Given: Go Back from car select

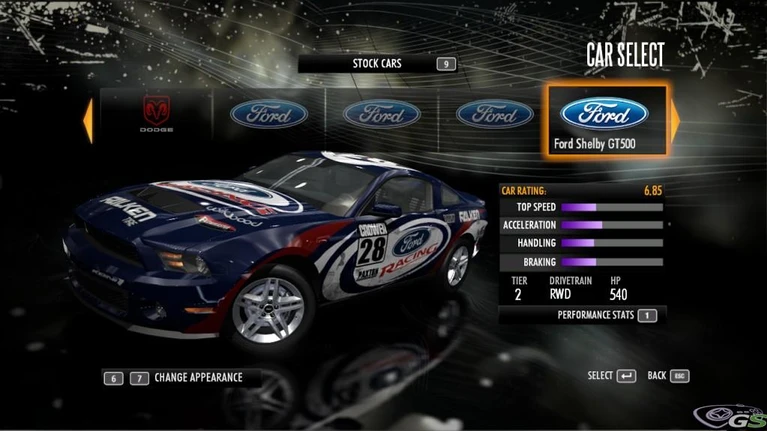Looking at the screenshot, I should pyautogui.click(x=668, y=376).
